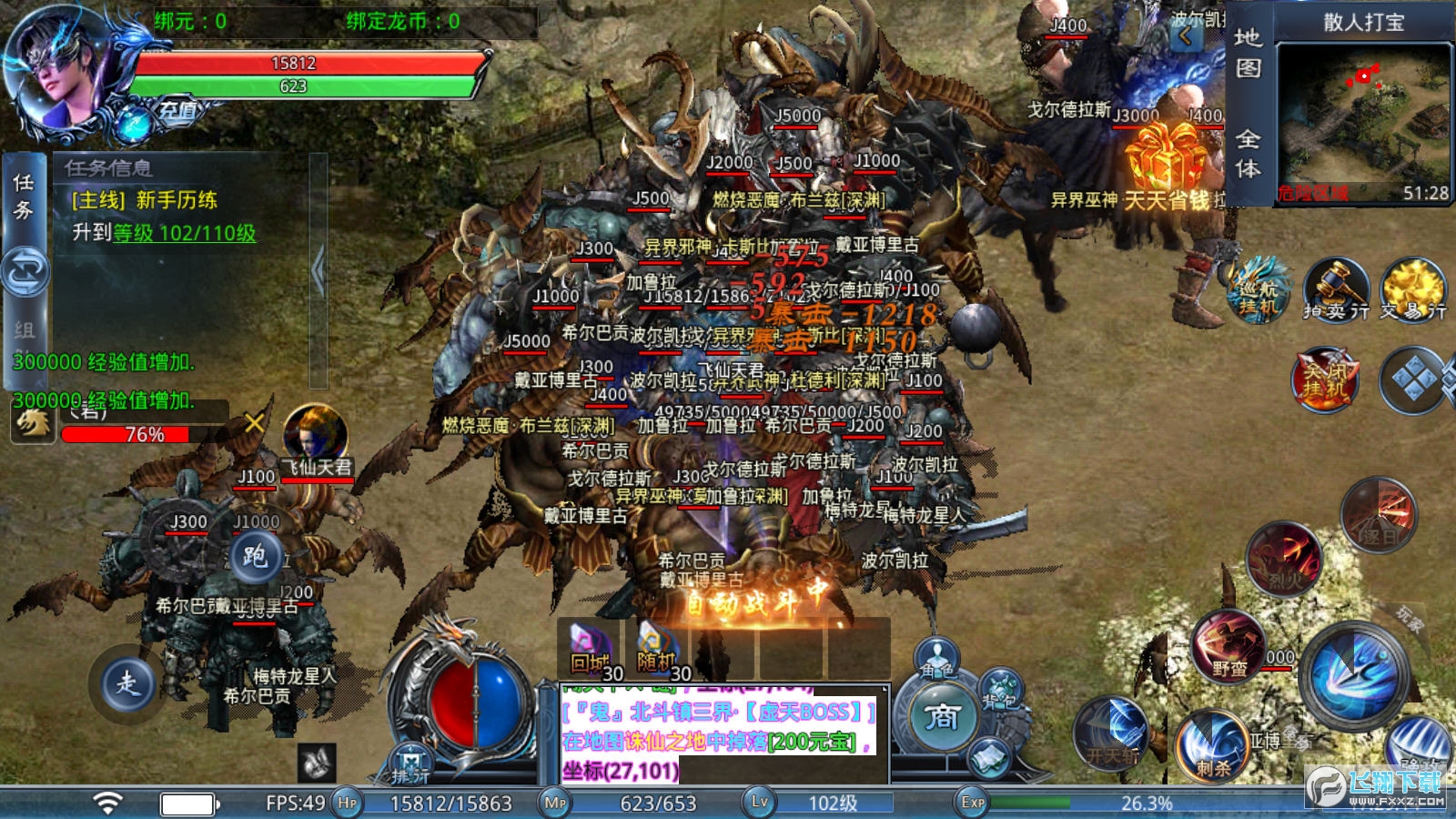Cast the 烈火 blazing fire skill
1456x819 pixels.
[1283, 557]
